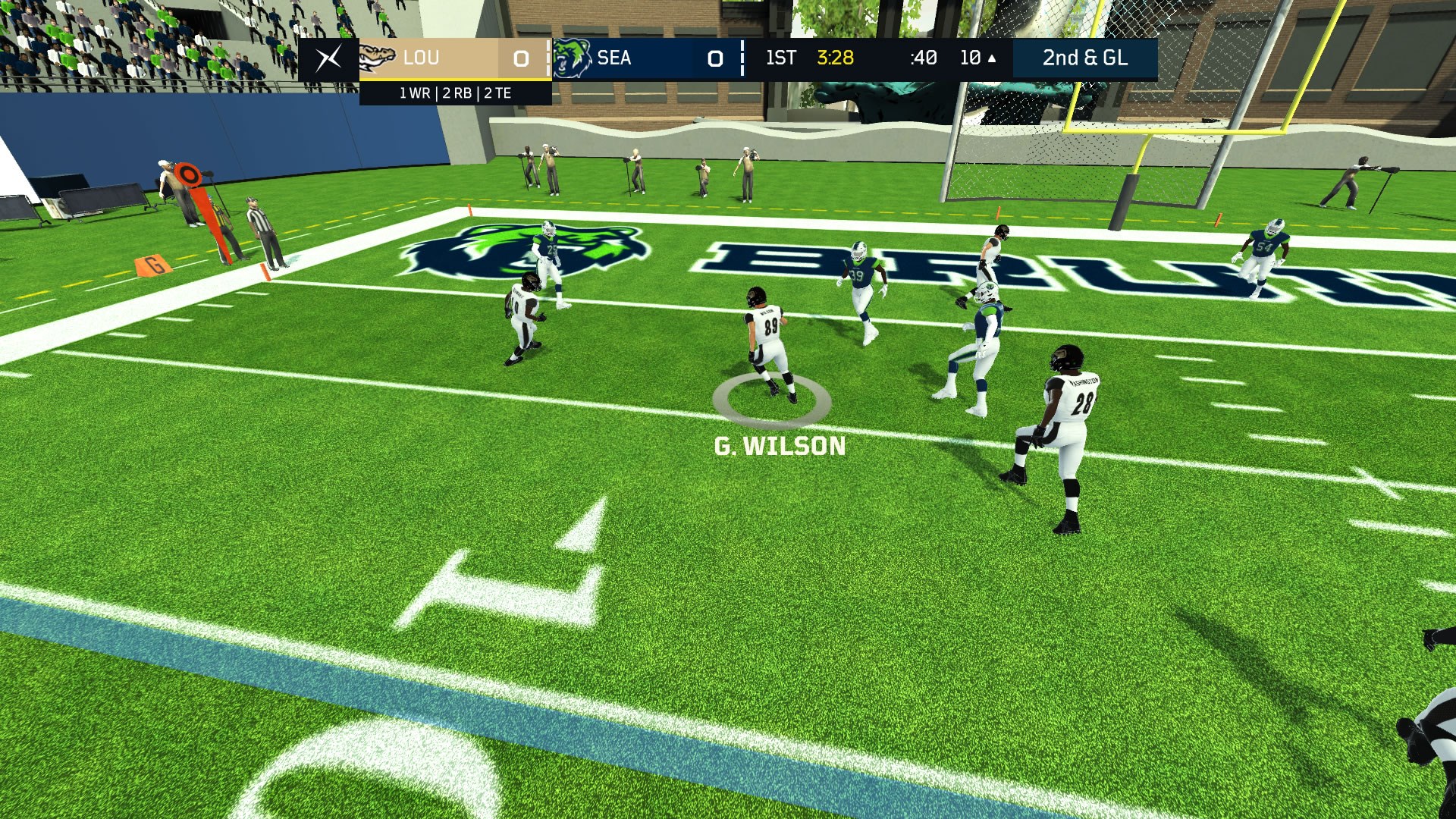Screen dimensions: 1456x819
Task: Click the LOU score of 0
Action: [x=521, y=58]
